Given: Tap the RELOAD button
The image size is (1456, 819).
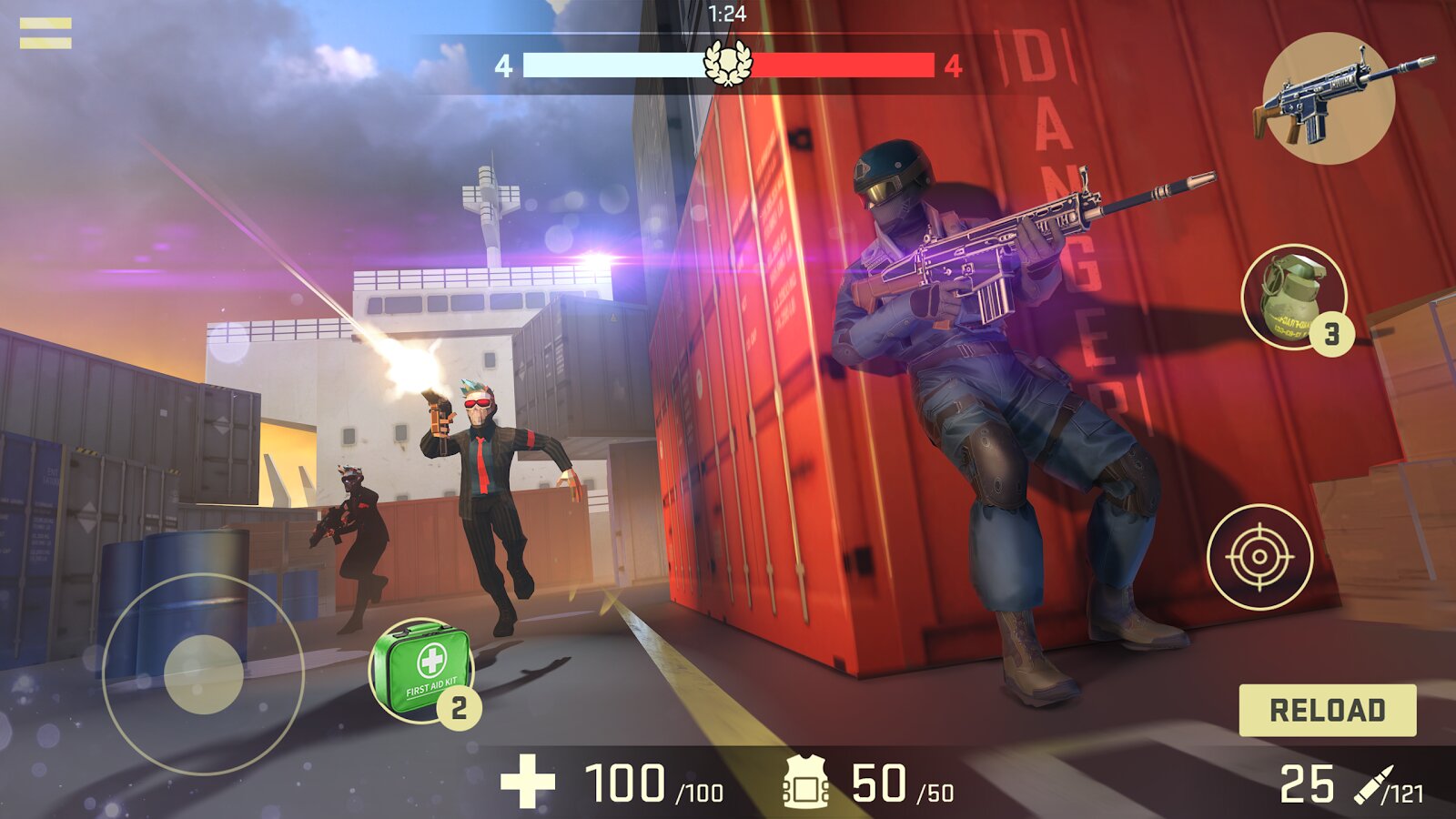Looking at the screenshot, I should click(x=1327, y=710).
